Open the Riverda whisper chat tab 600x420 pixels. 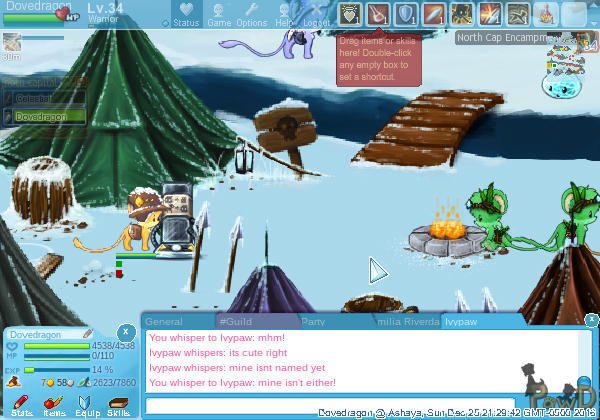pyautogui.click(x=407, y=322)
